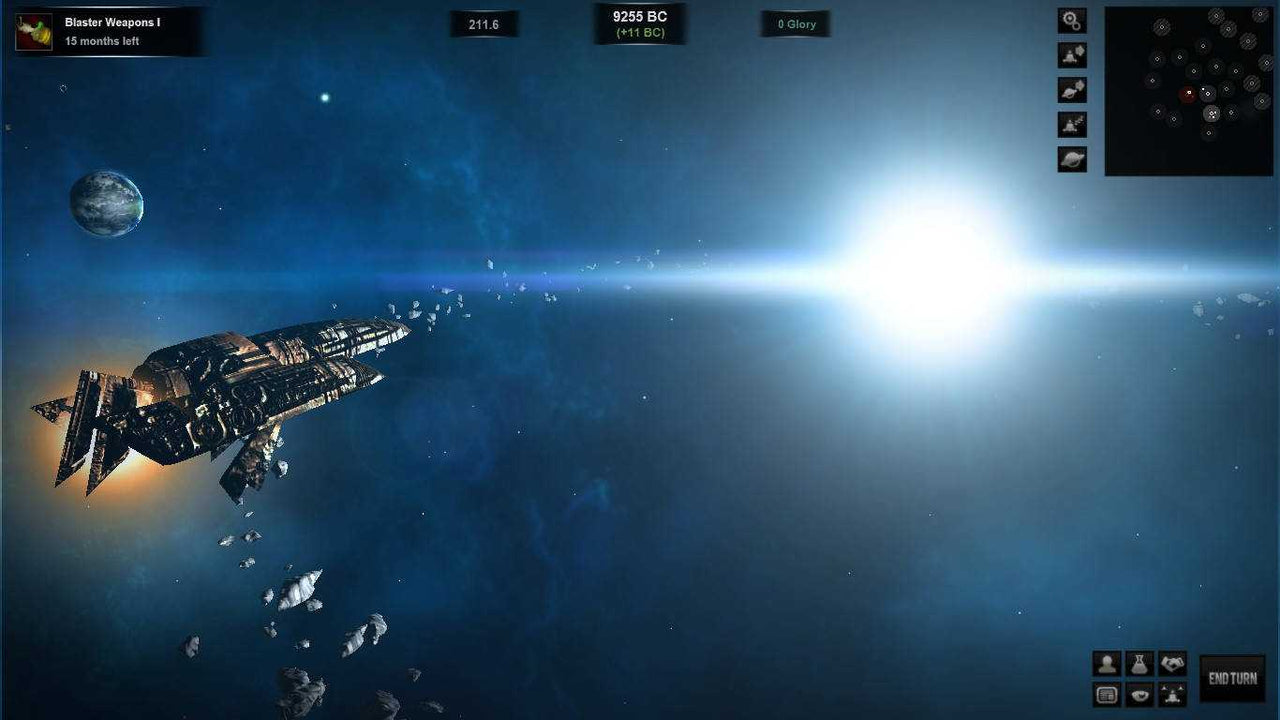The image size is (1280, 720).
Task: Select the bright highlighted star on the minimap
Action: 1211,115
